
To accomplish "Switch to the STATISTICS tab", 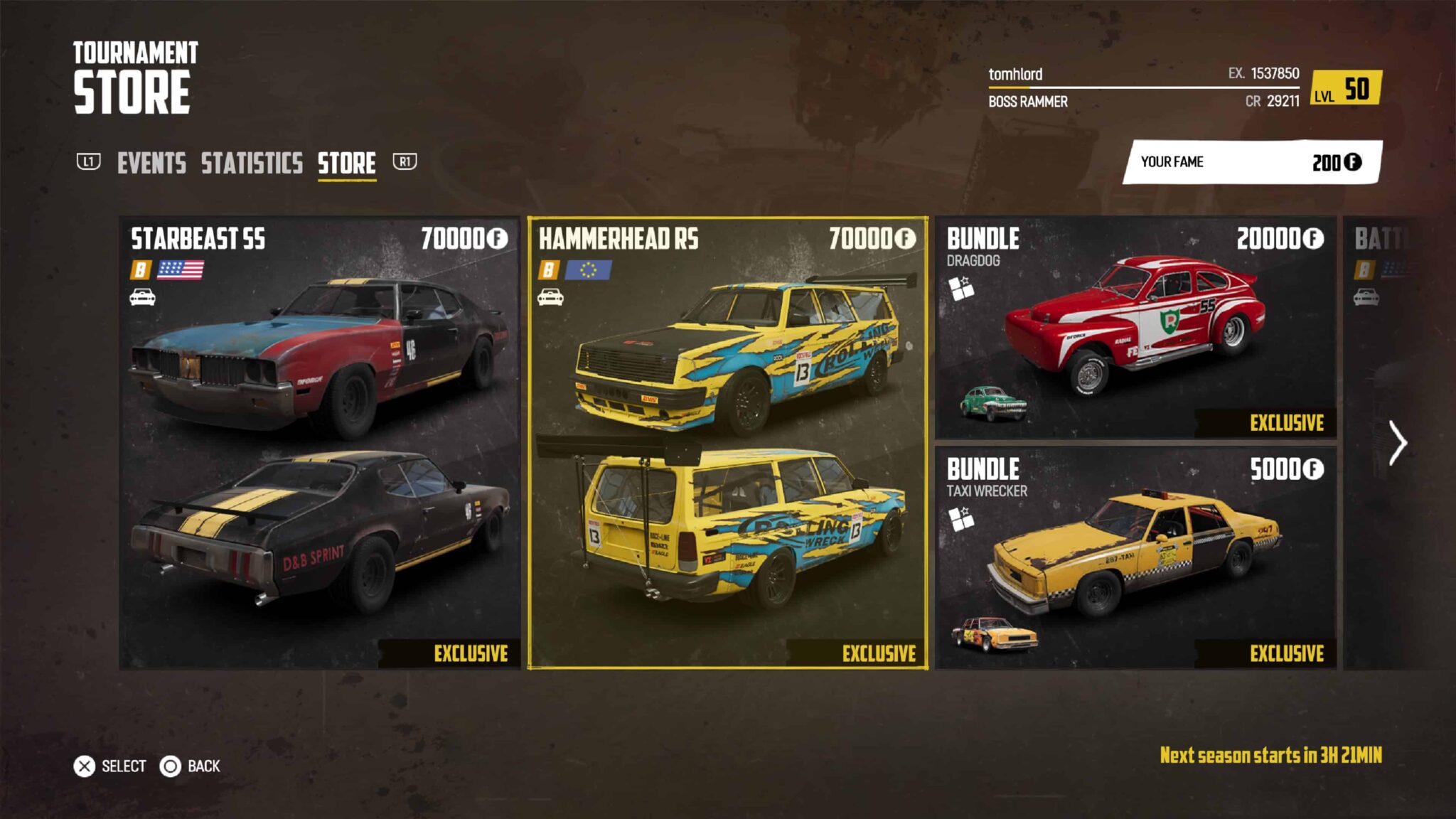I will click(251, 163).
